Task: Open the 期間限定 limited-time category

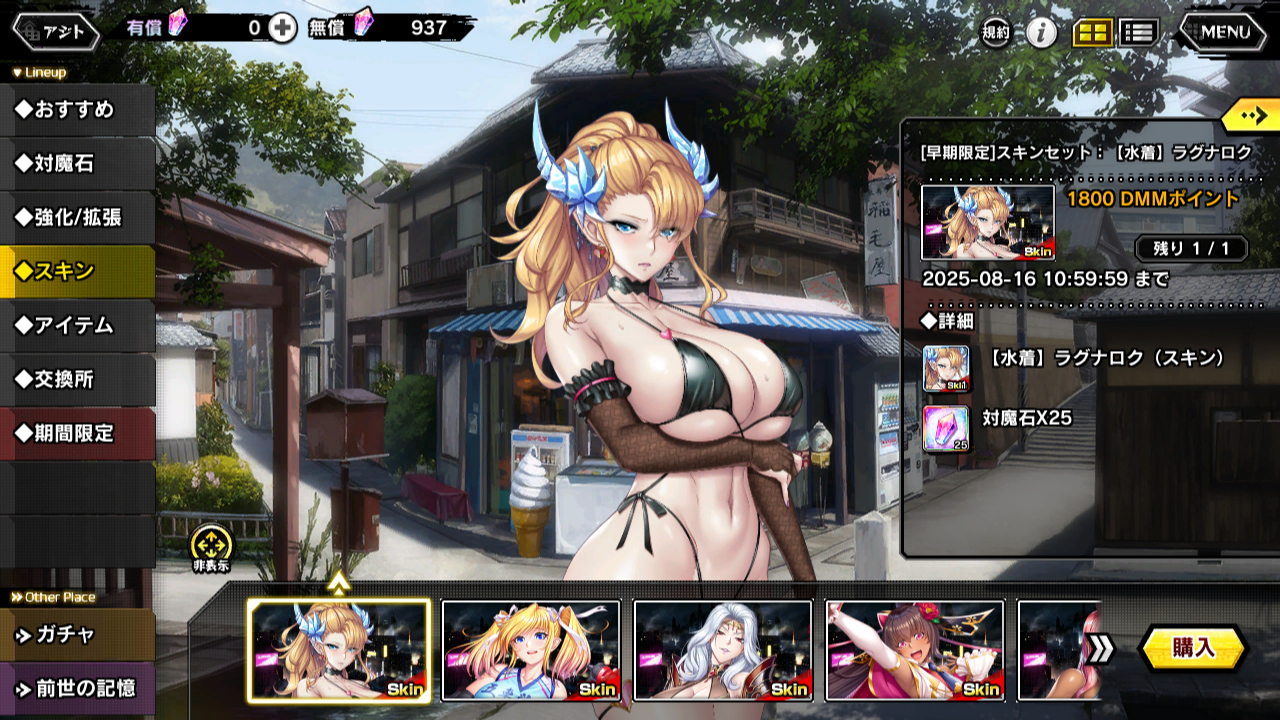Action: click(76, 434)
